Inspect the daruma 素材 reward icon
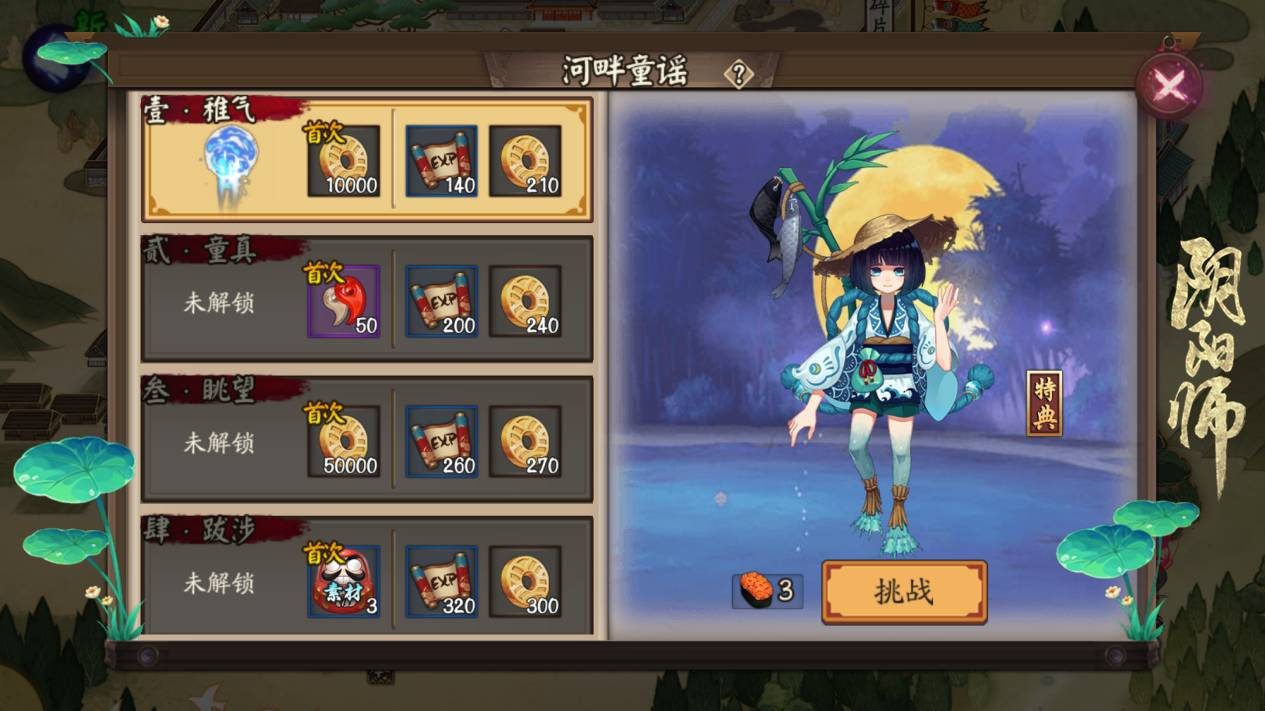1265x711 pixels. click(x=344, y=581)
